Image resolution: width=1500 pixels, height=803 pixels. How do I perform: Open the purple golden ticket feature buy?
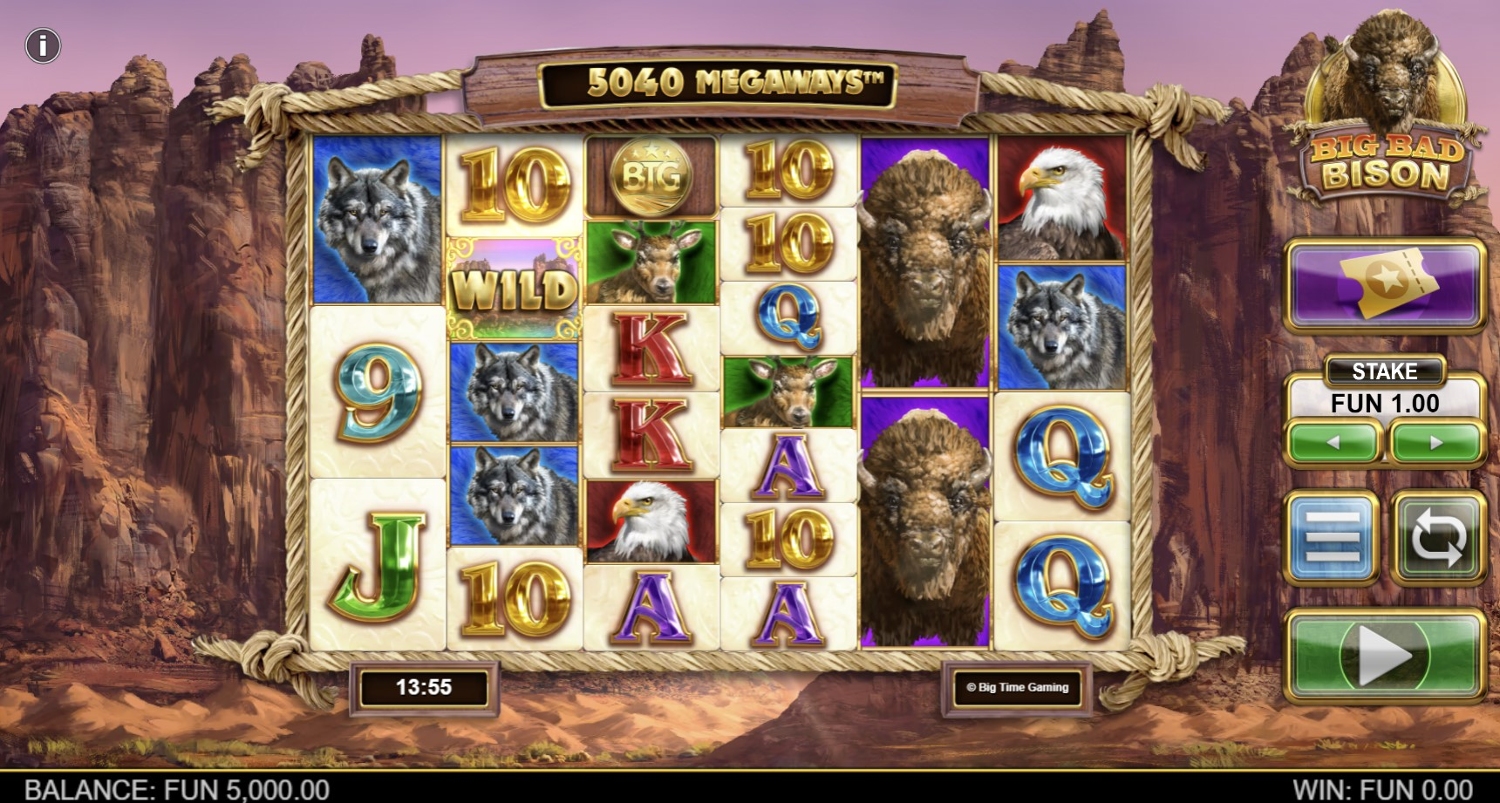point(1385,284)
